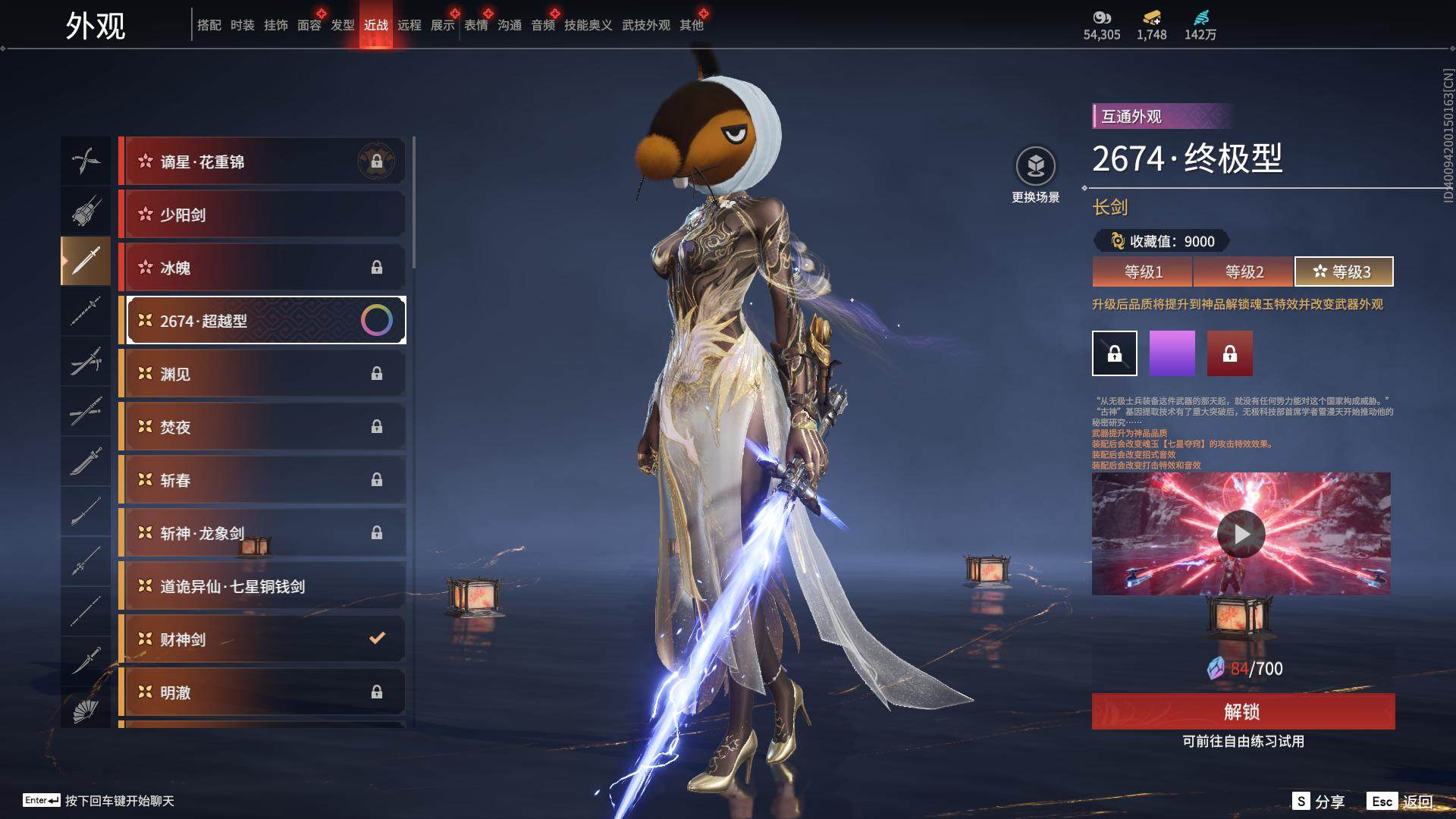Select the 渊见 skin entry

[x=262, y=374]
